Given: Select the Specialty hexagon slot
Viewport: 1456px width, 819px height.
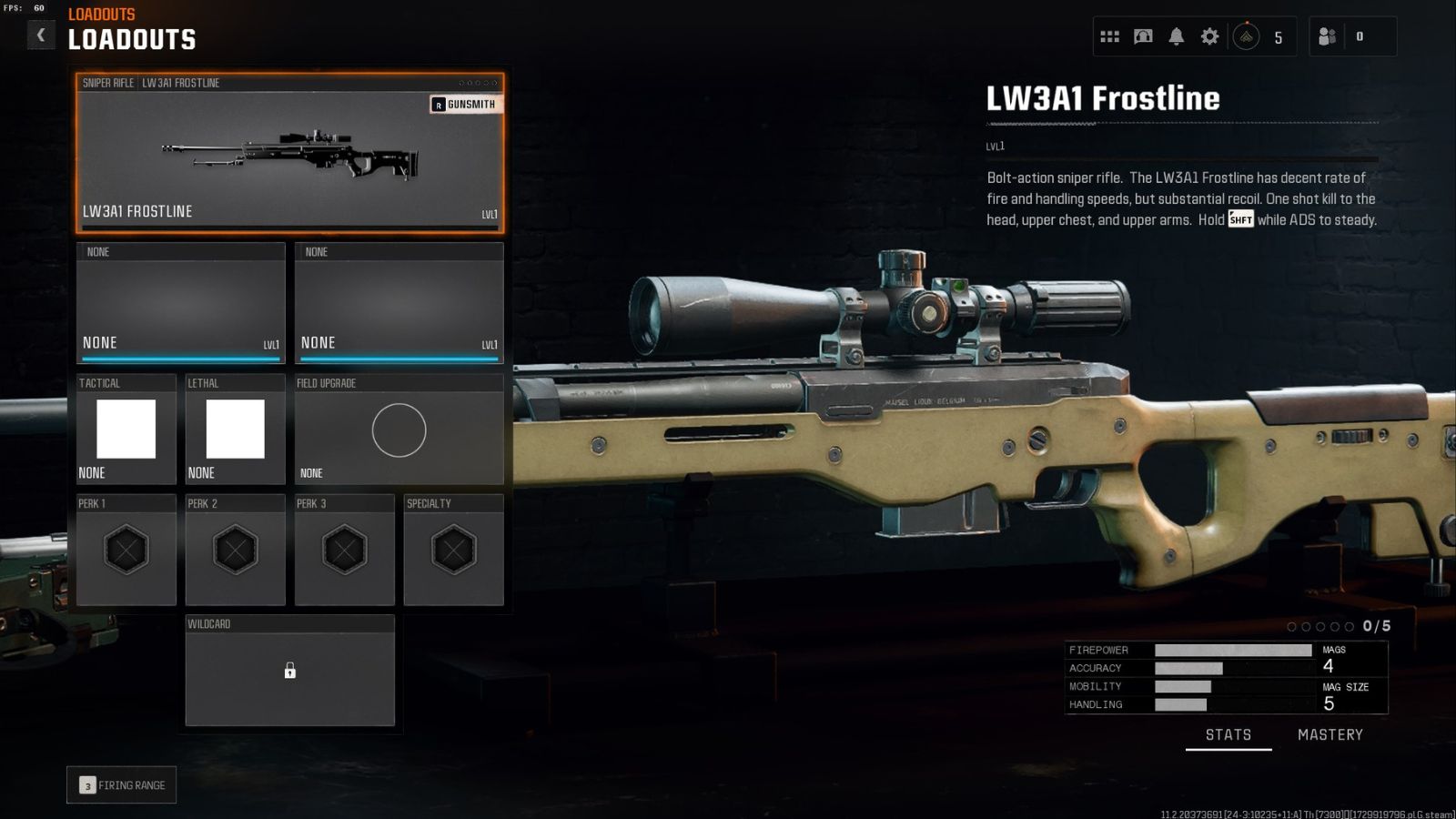Looking at the screenshot, I should pos(454,548).
